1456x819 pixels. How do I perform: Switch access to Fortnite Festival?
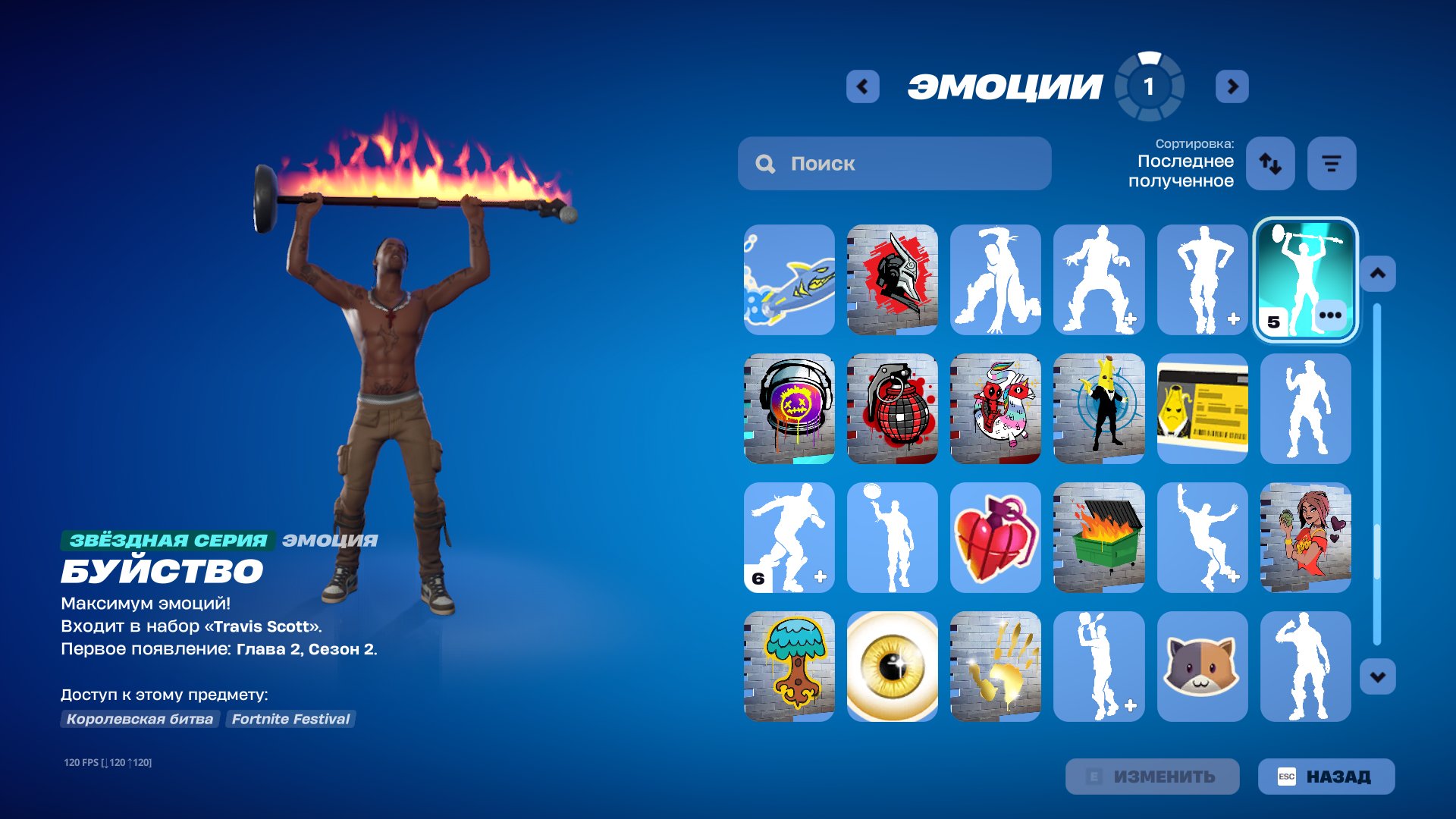tap(290, 719)
